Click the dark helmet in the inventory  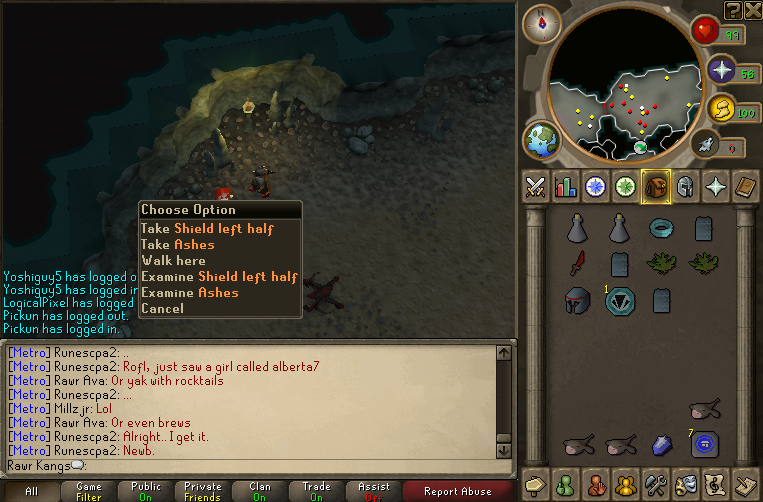coord(577,299)
